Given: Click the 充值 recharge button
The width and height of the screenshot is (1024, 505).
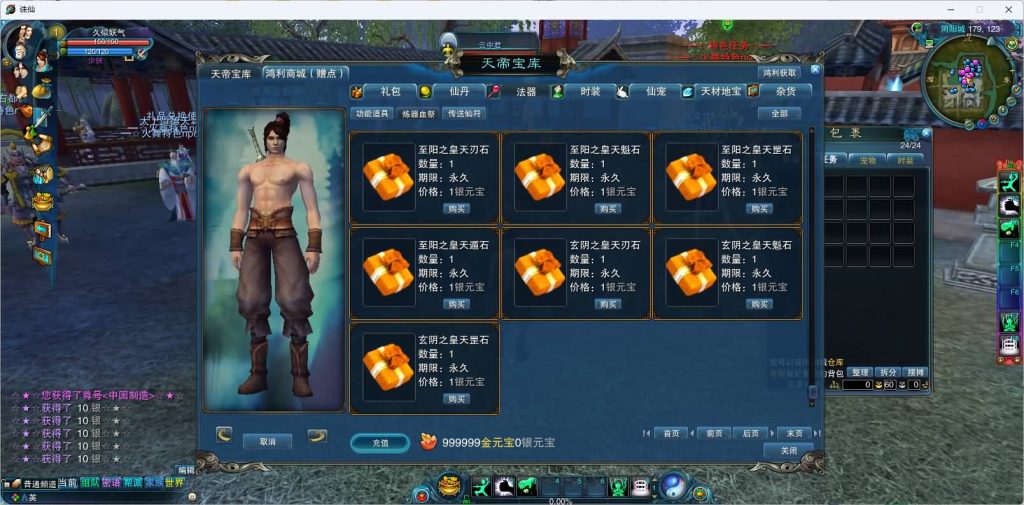Looking at the screenshot, I should click(x=380, y=442).
